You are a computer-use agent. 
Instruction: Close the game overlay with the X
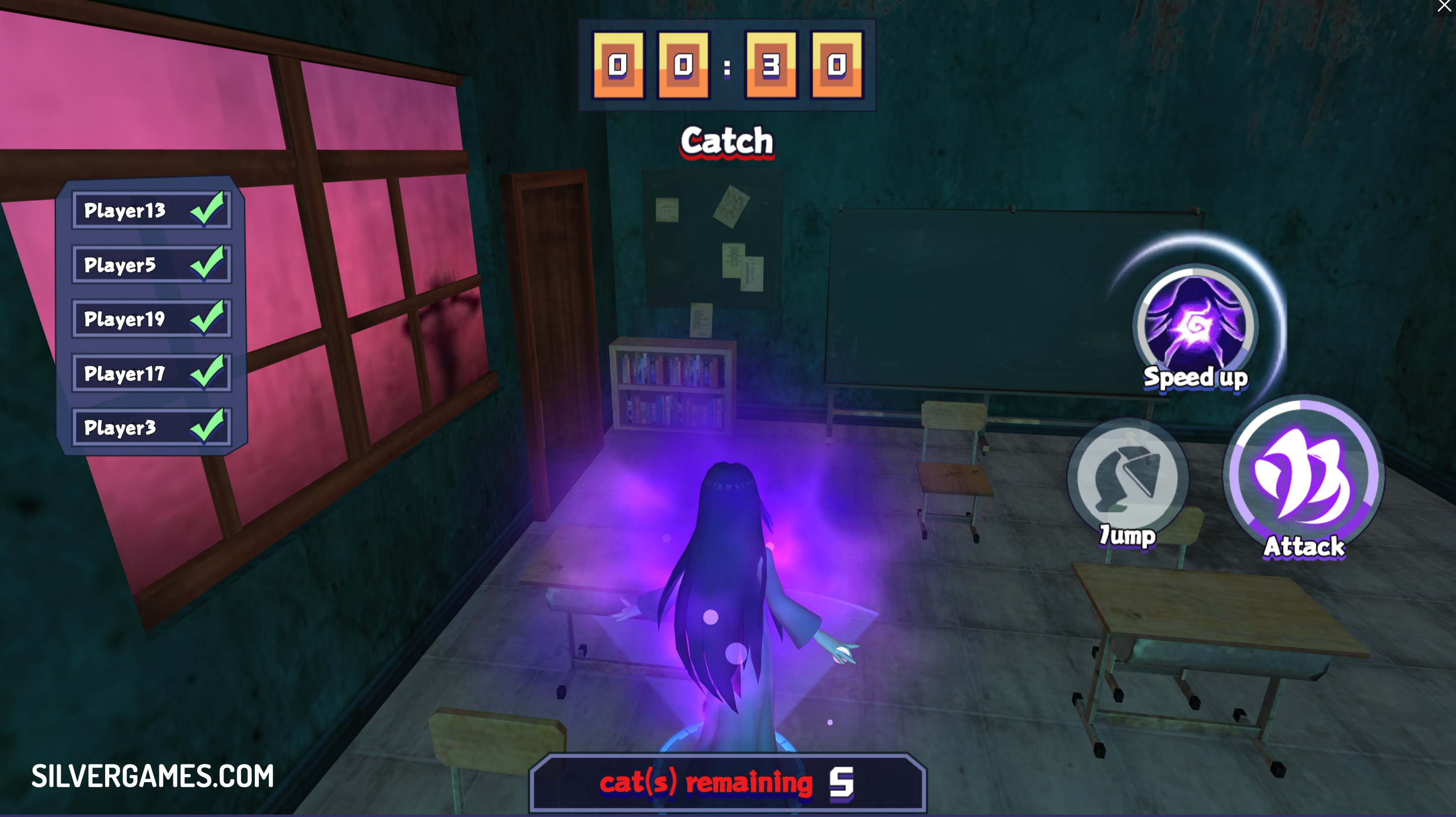pos(1444,6)
